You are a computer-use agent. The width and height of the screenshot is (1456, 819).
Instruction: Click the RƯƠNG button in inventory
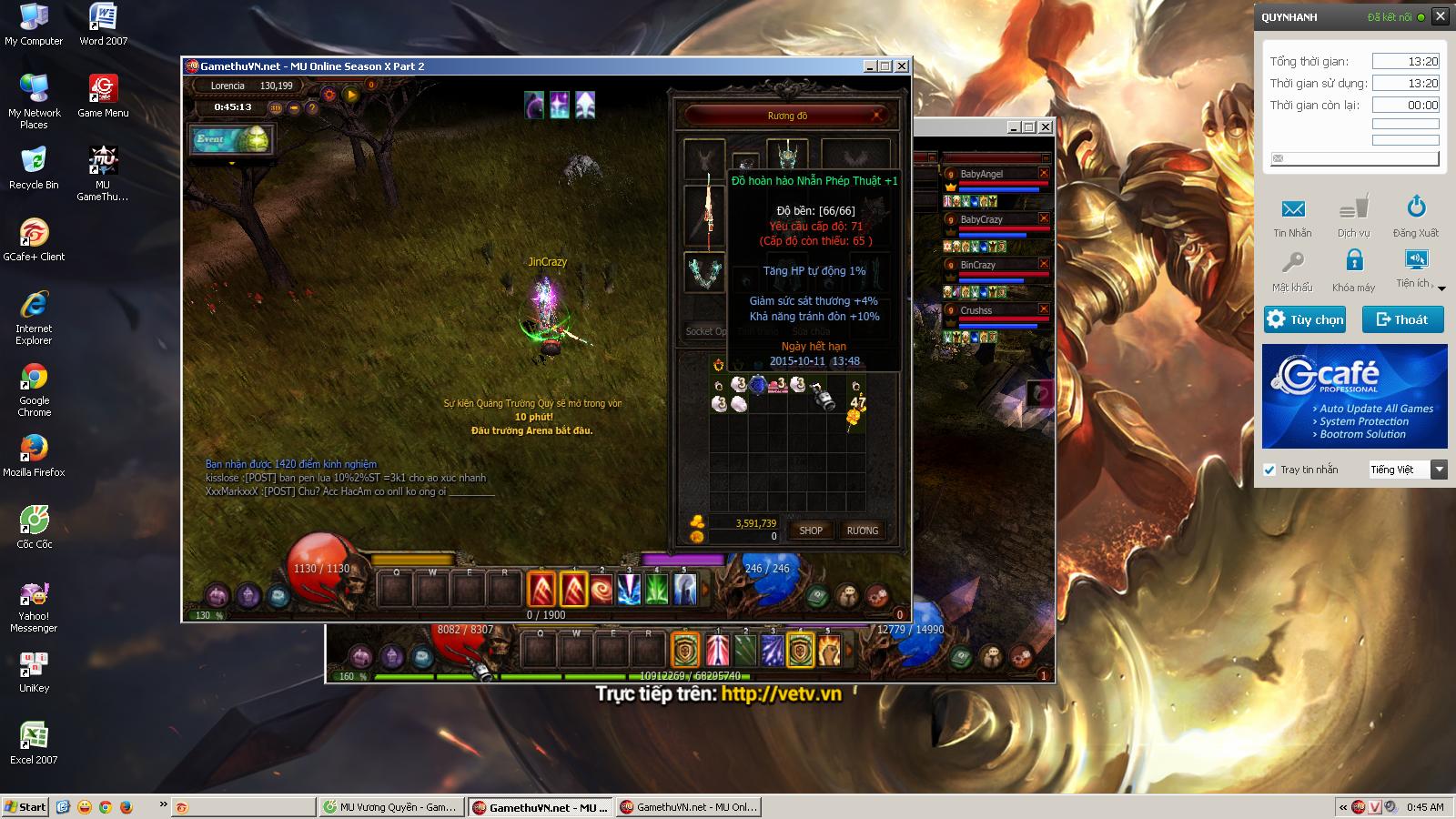[862, 531]
